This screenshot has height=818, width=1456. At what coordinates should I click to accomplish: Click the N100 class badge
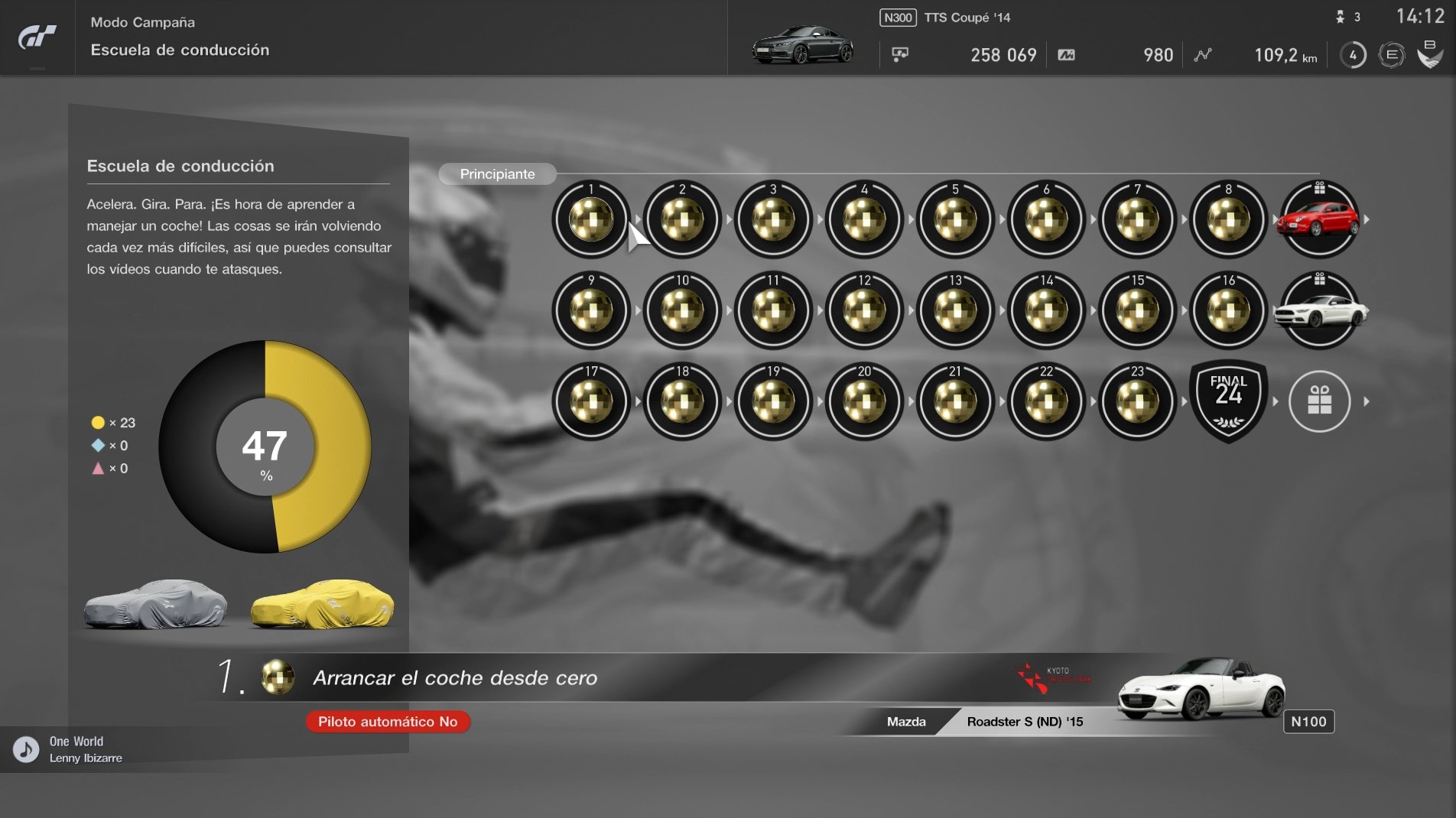tap(1309, 722)
